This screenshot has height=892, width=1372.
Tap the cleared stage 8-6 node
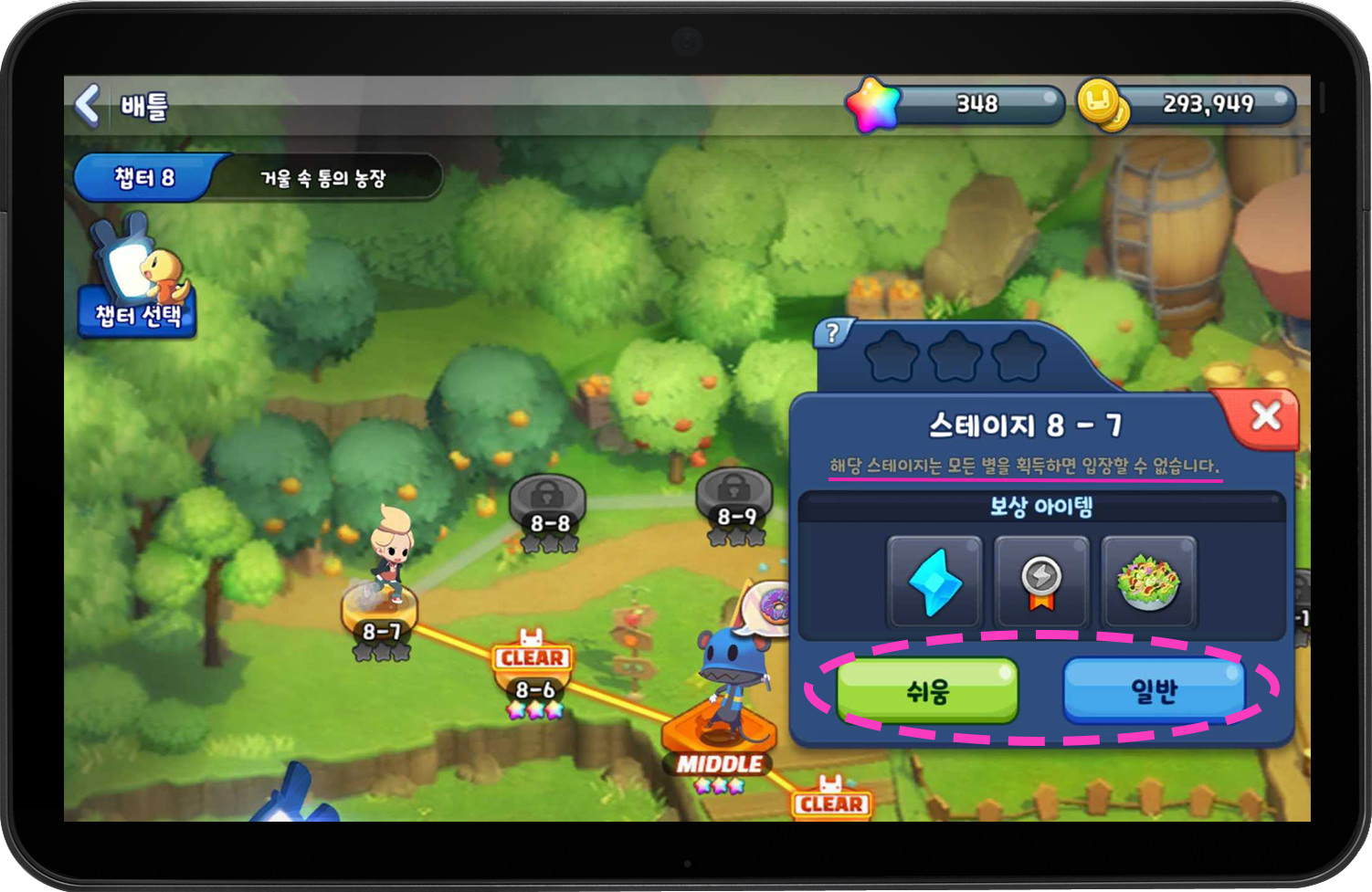coord(534,689)
